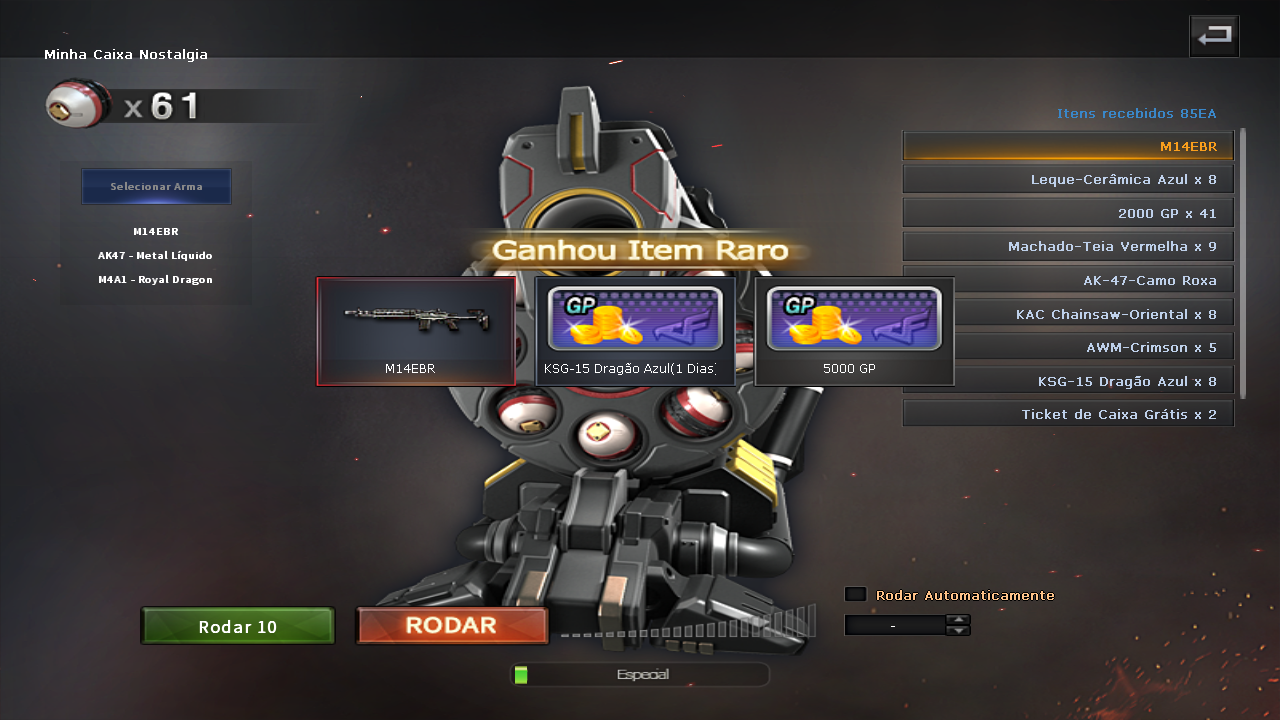Screen dimensions: 1280x720
Task: Open the Selecionar Arma weapon selector
Action: (156, 186)
